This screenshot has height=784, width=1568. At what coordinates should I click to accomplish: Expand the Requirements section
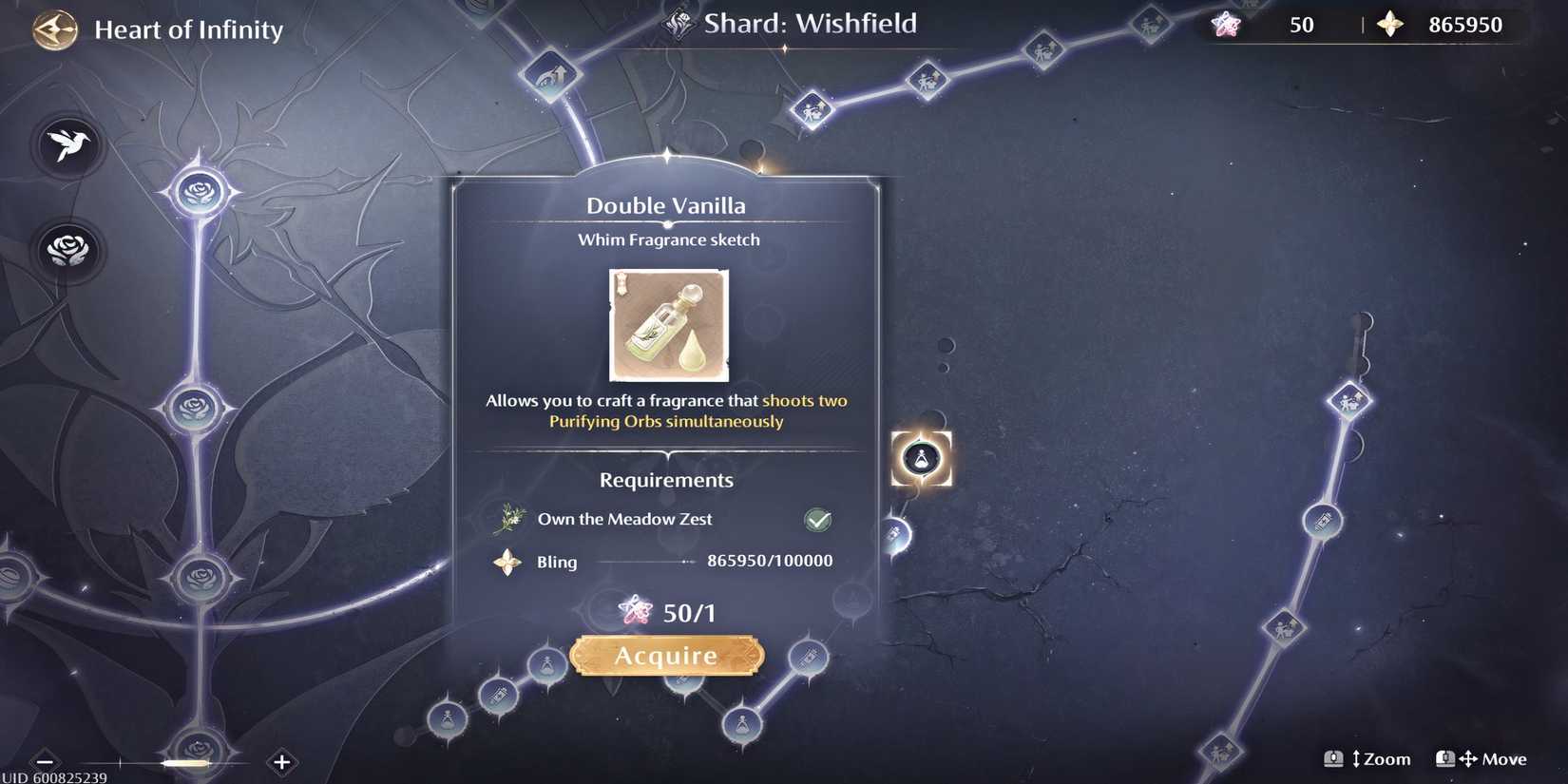665,480
